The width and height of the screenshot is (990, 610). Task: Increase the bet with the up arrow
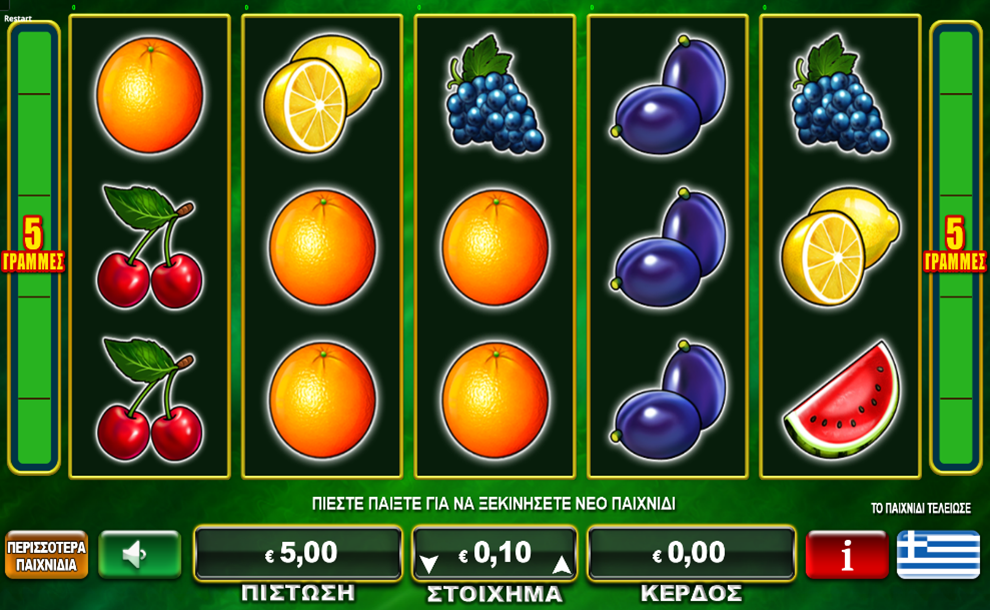click(562, 564)
